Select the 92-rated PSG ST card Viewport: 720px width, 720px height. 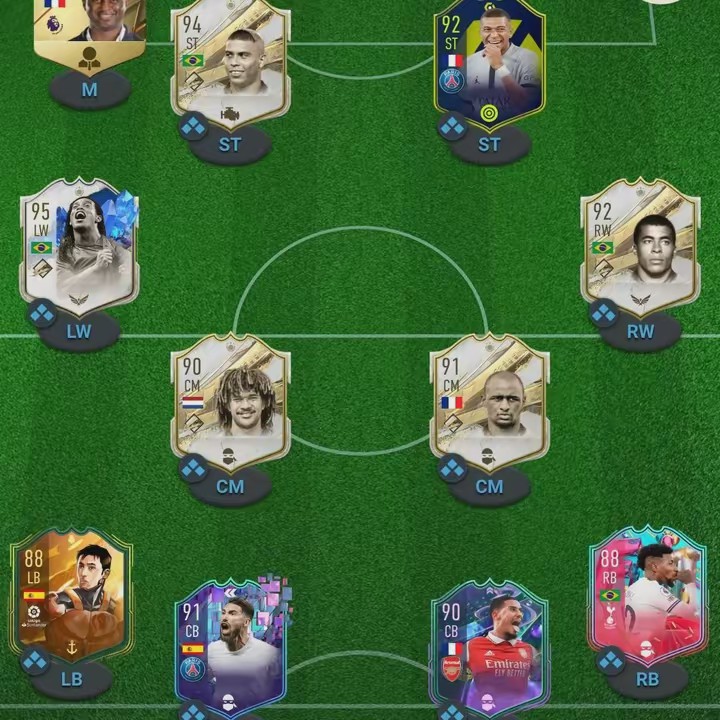click(x=490, y=65)
